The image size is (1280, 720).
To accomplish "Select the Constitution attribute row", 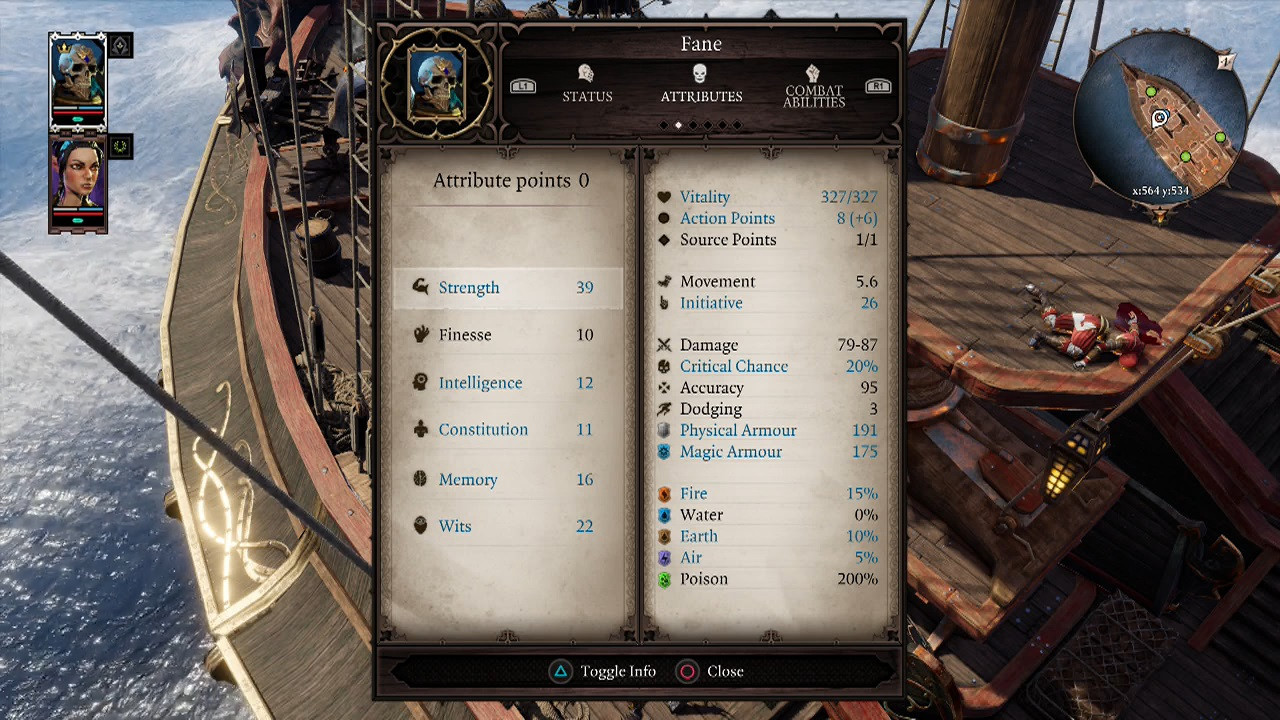I will tap(508, 430).
